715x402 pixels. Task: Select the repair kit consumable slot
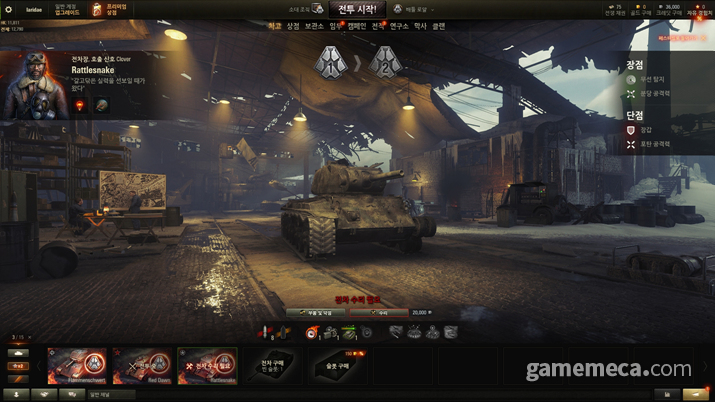(330, 332)
